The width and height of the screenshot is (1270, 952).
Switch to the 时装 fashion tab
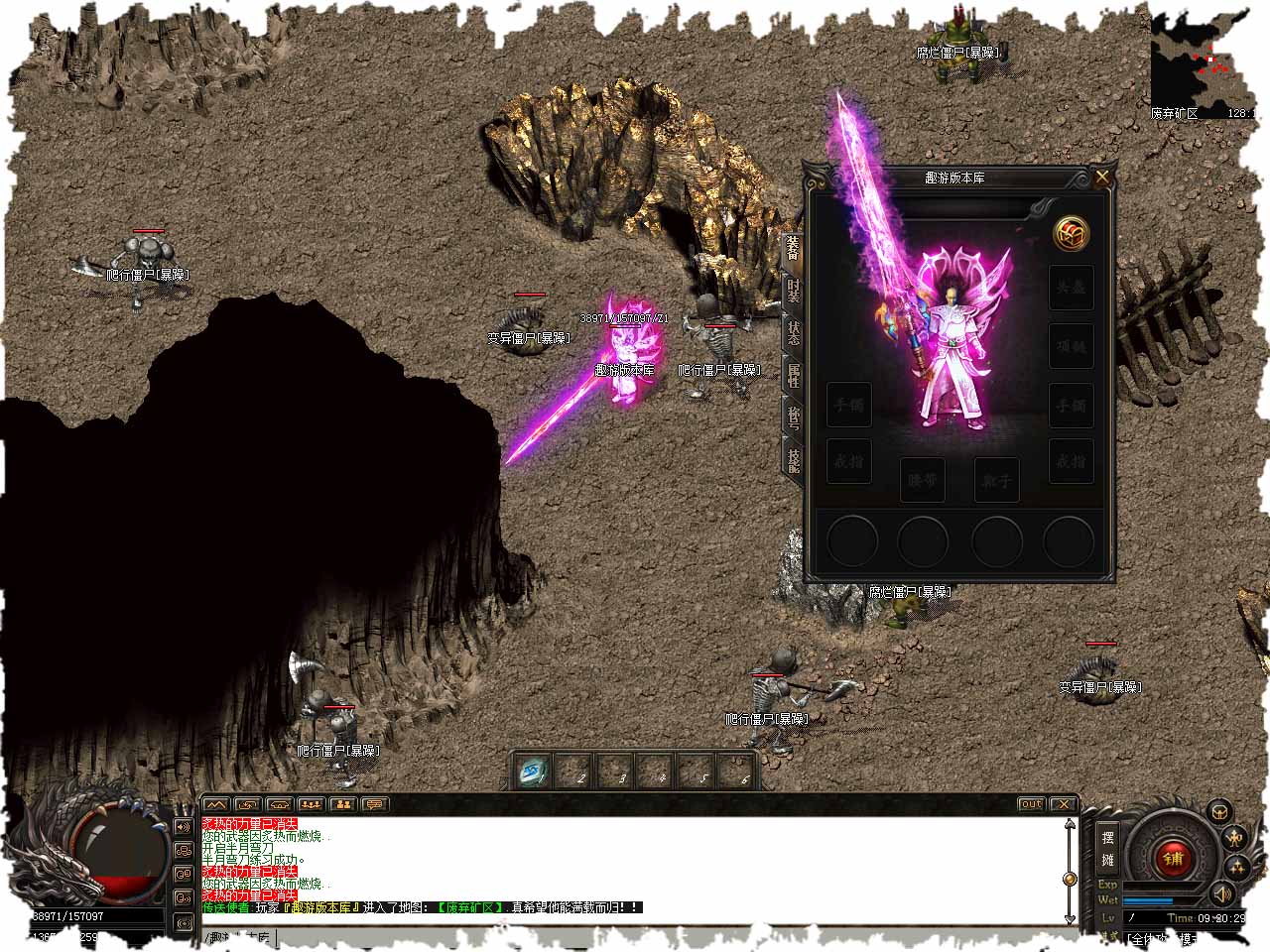pos(793,292)
